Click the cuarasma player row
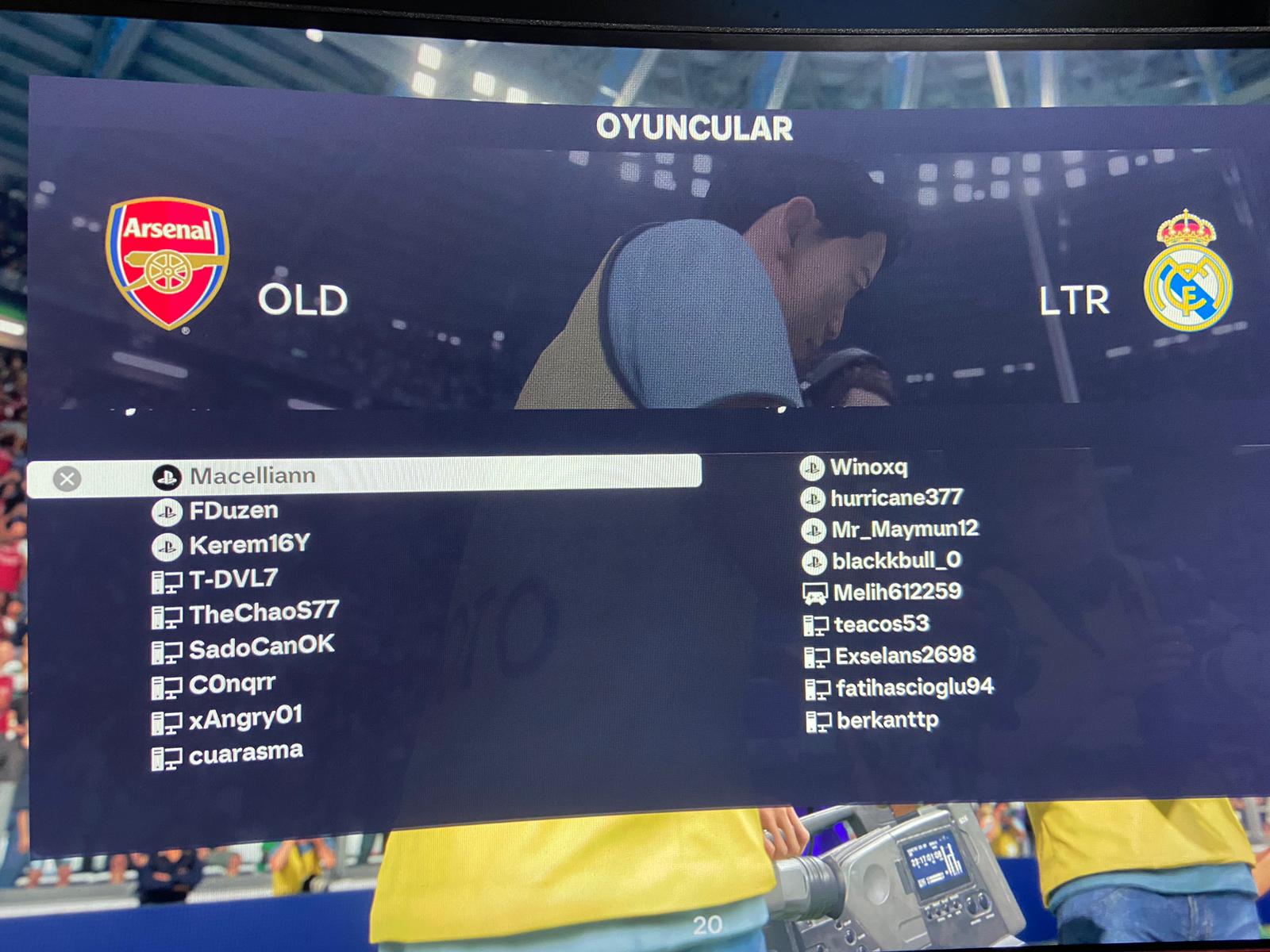1270x952 pixels. 245,753
